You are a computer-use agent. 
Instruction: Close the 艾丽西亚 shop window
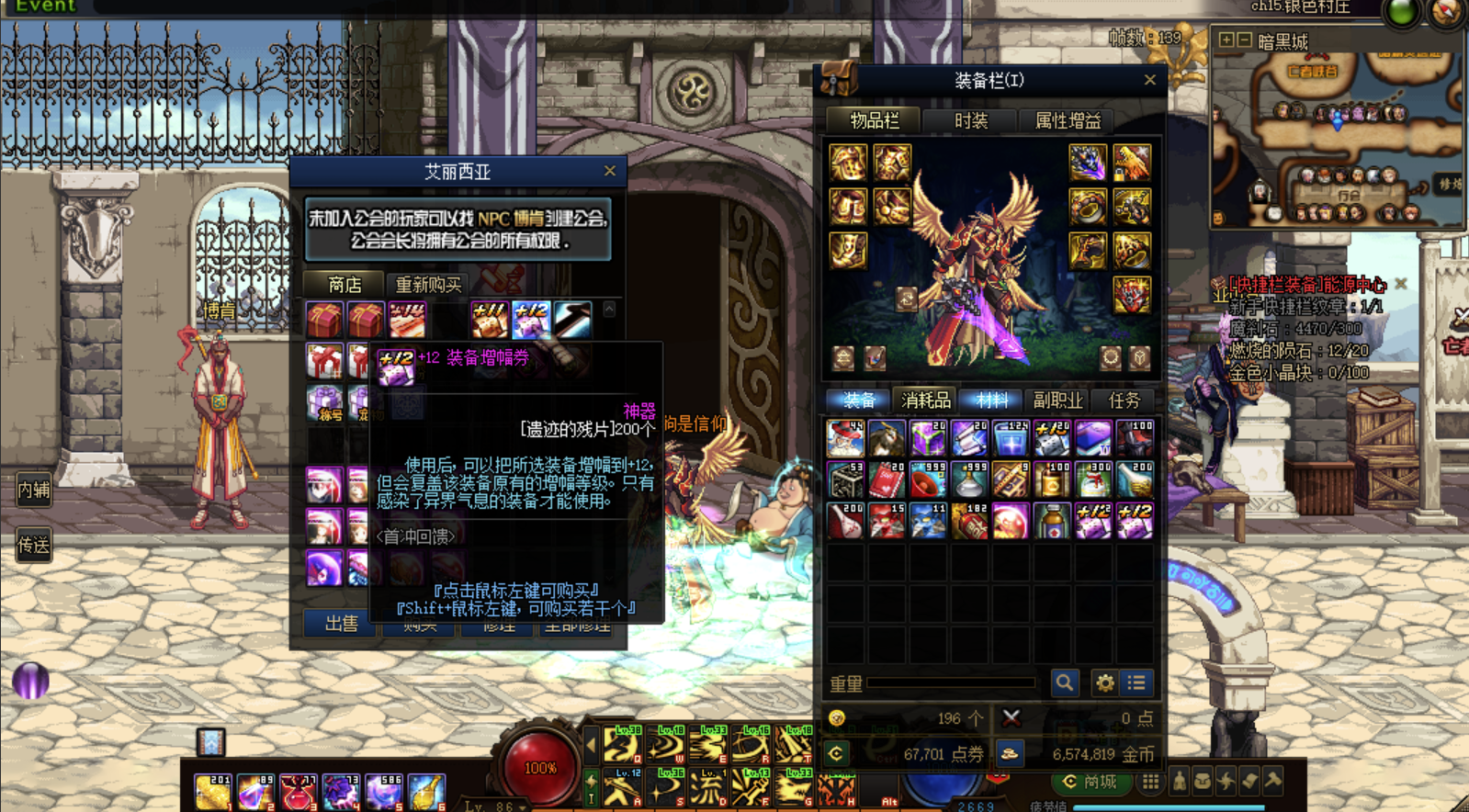click(x=609, y=171)
